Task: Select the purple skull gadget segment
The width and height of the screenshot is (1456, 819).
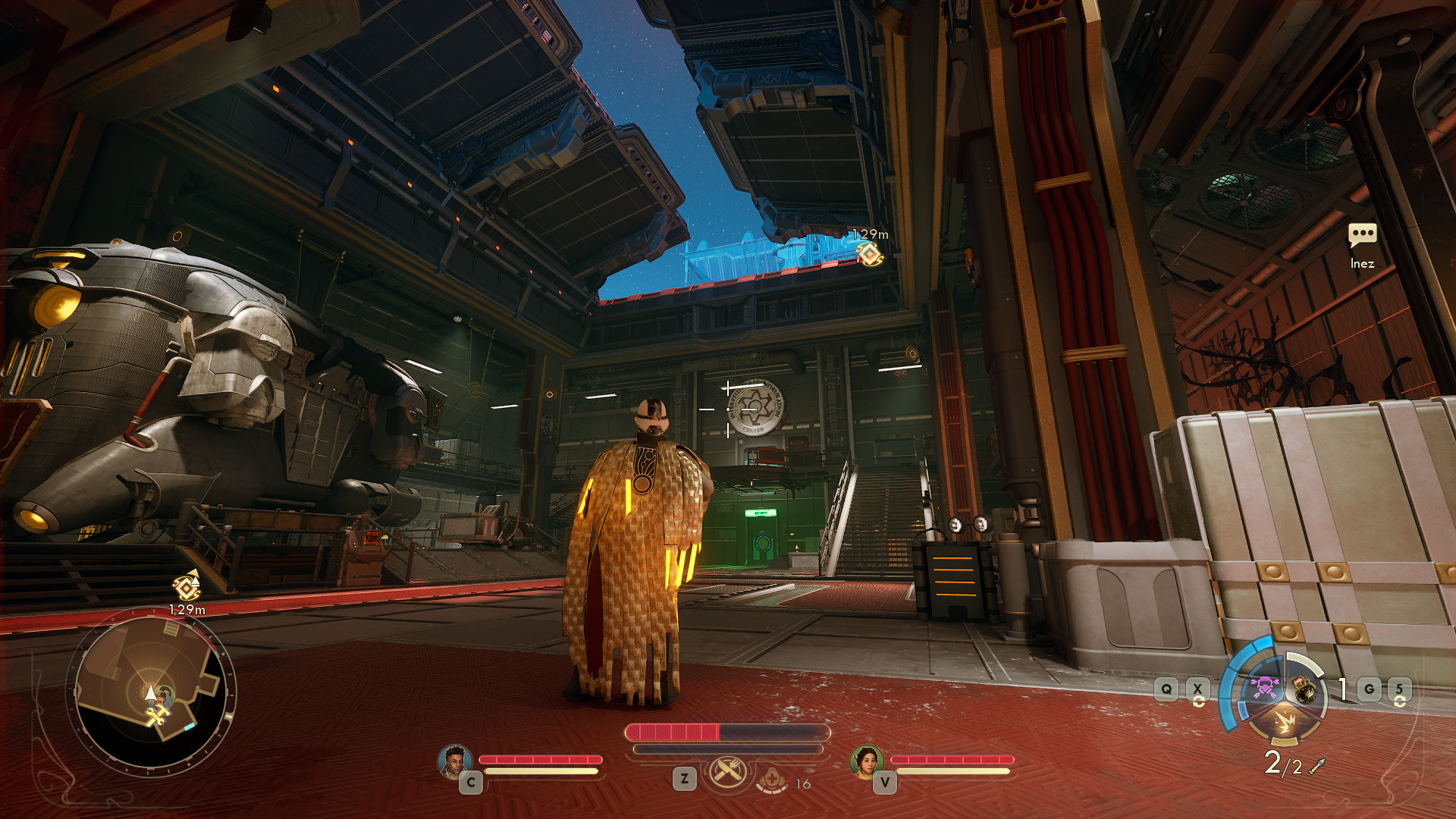Action: click(x=1265, y=687)
